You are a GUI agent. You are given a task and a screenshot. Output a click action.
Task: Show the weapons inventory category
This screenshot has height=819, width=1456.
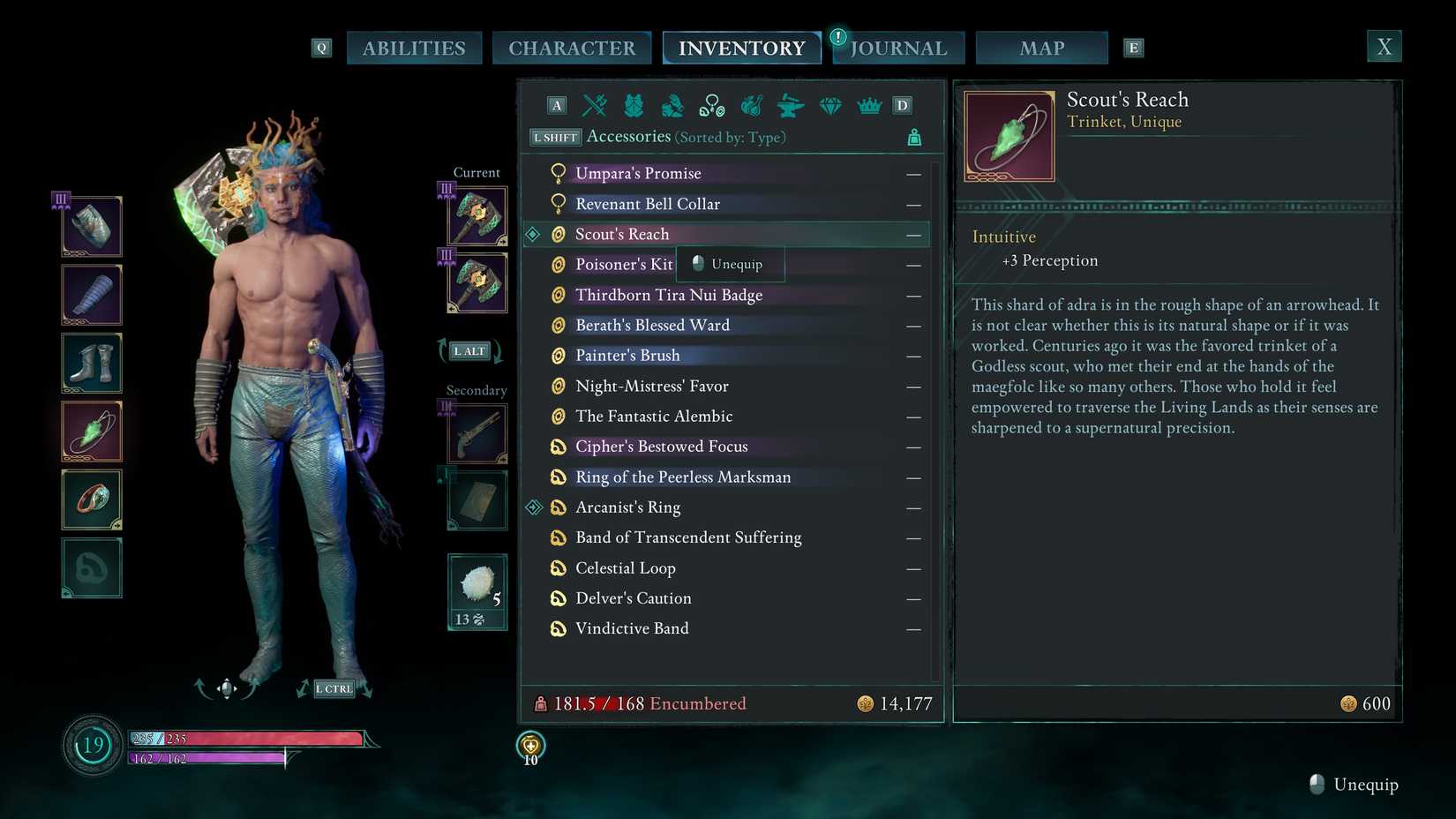point(595,106)
